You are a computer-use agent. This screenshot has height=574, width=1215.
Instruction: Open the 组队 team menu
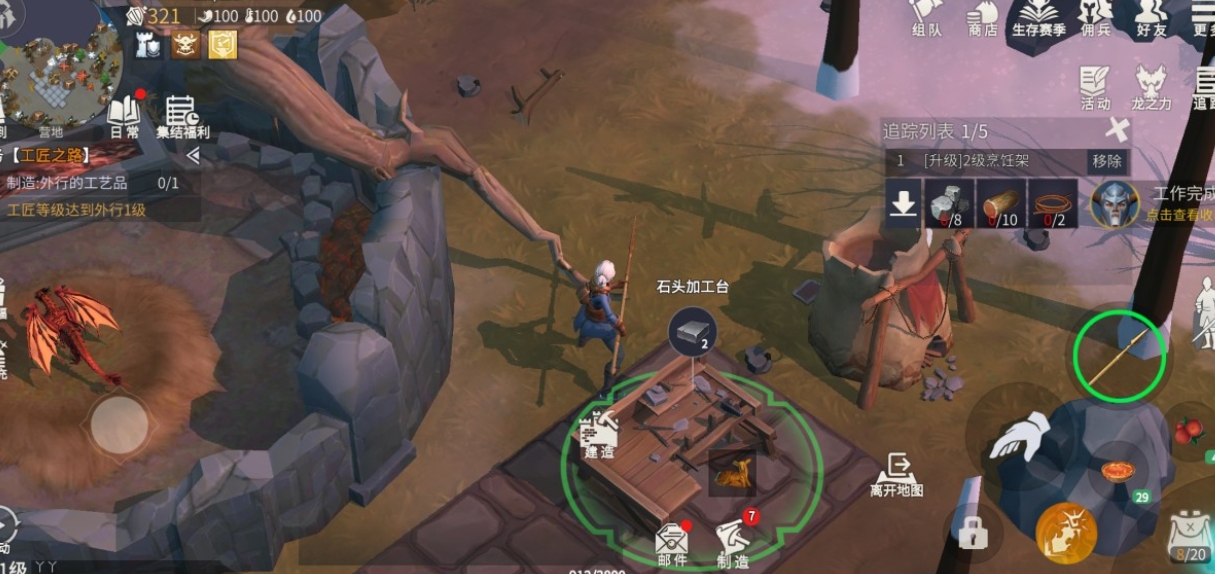tap(926, 17)
